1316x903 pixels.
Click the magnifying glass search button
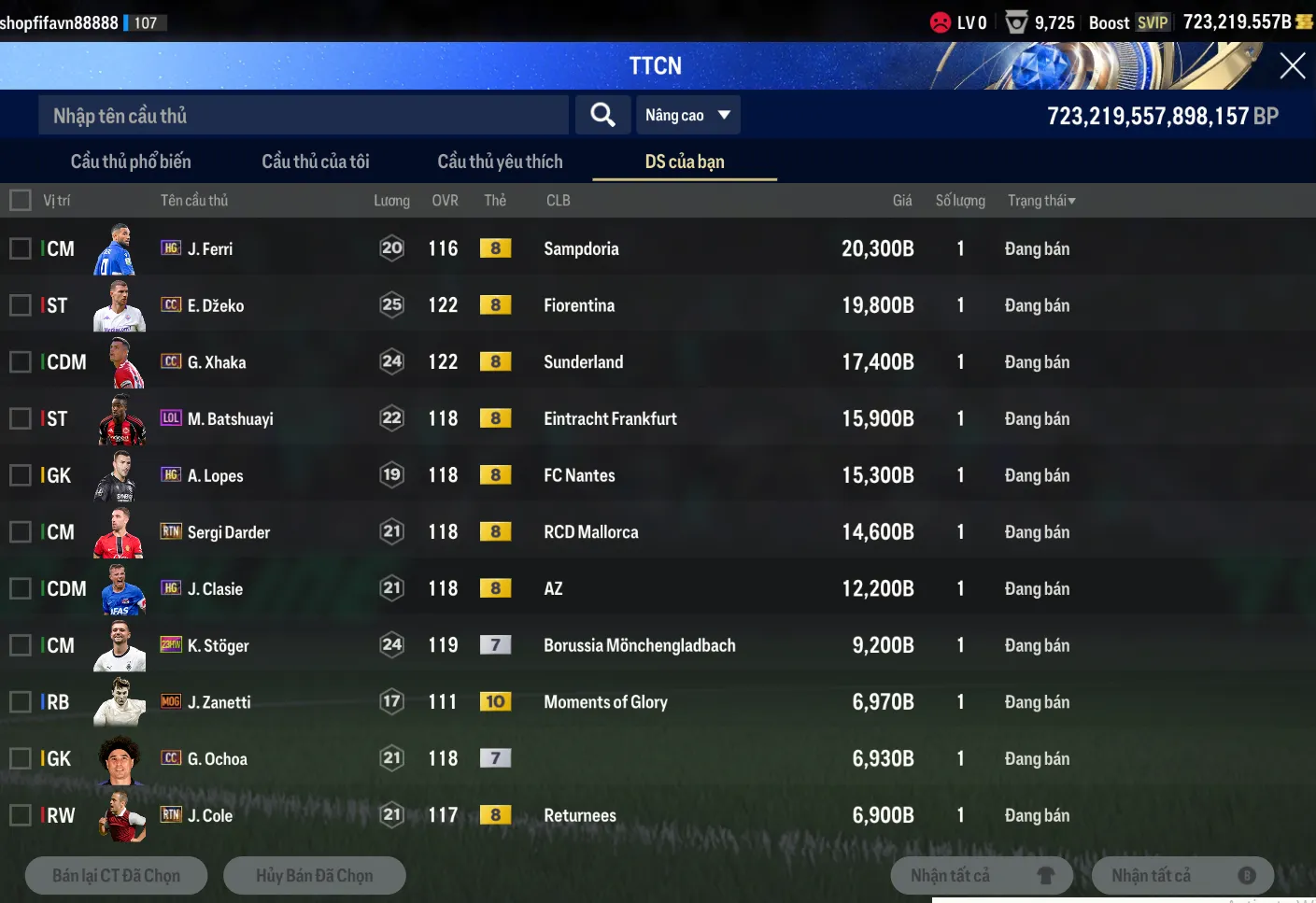point(602,116)
